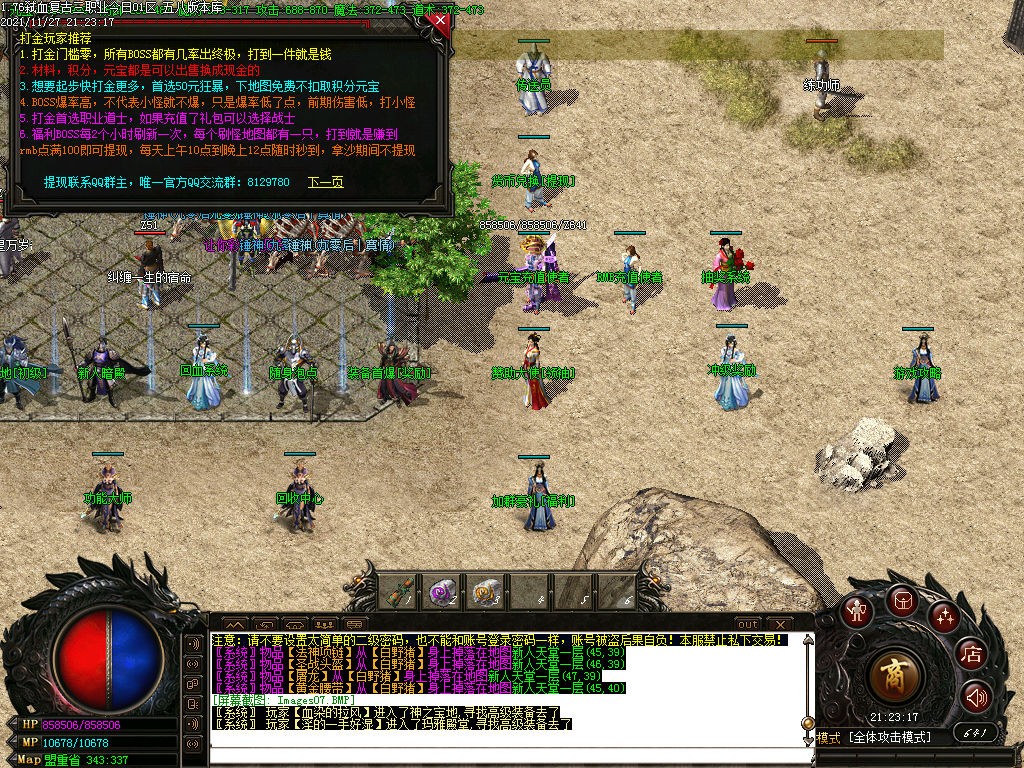Switch the 全体攻击模式 attack mode
Image resolution: width=1024 pixels, height=768 pixels.
[x=890, y=738]
